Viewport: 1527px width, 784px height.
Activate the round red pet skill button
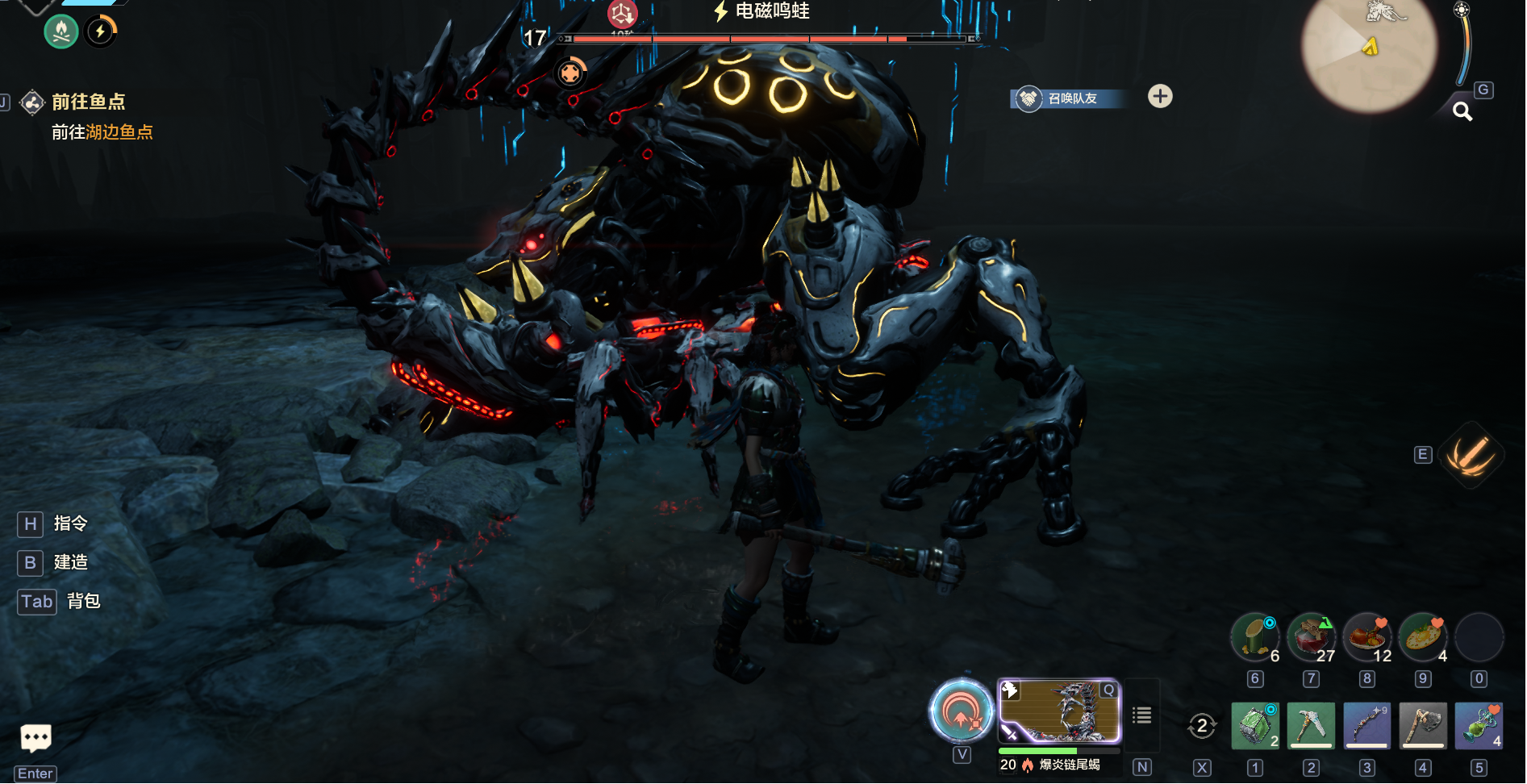[961, 711]
